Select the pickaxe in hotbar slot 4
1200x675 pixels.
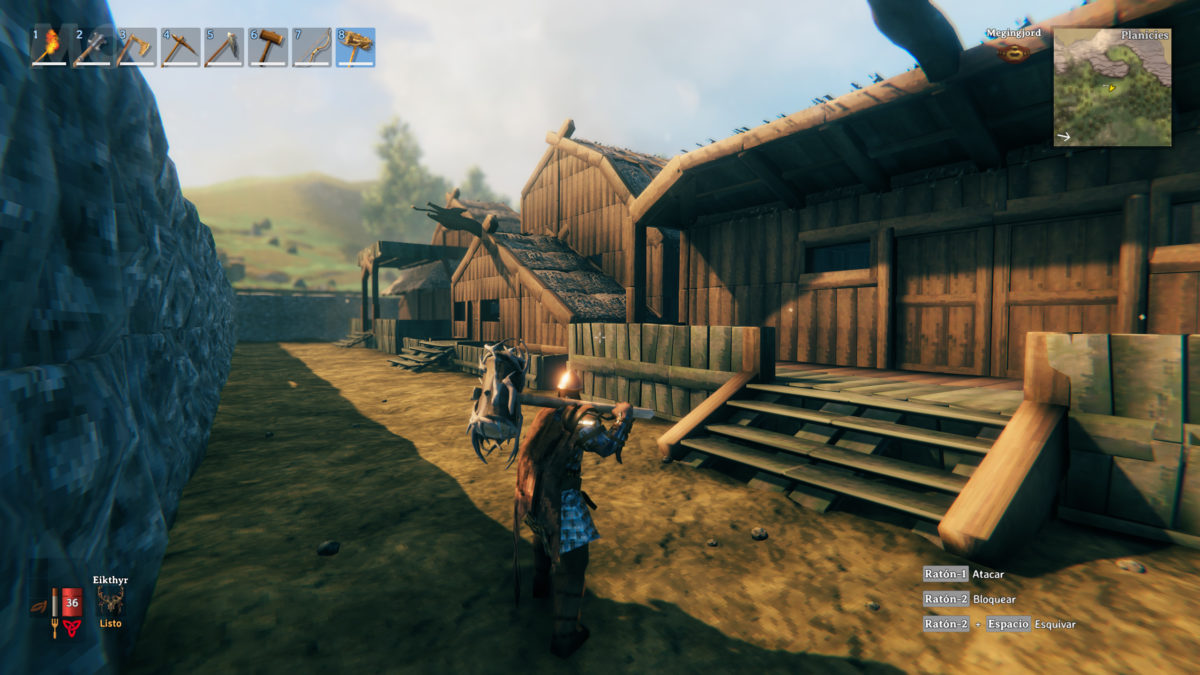click(180, 46)
